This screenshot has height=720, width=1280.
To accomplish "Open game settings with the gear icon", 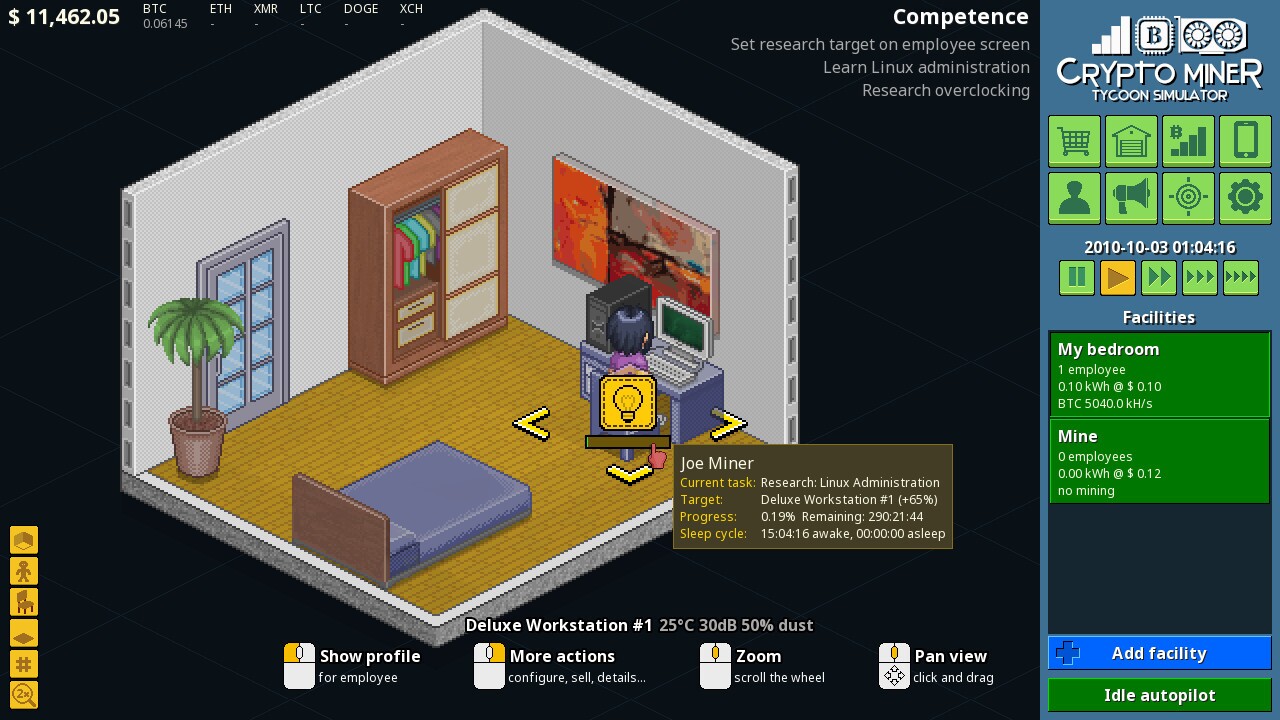I will click(x=1245, y=197).
